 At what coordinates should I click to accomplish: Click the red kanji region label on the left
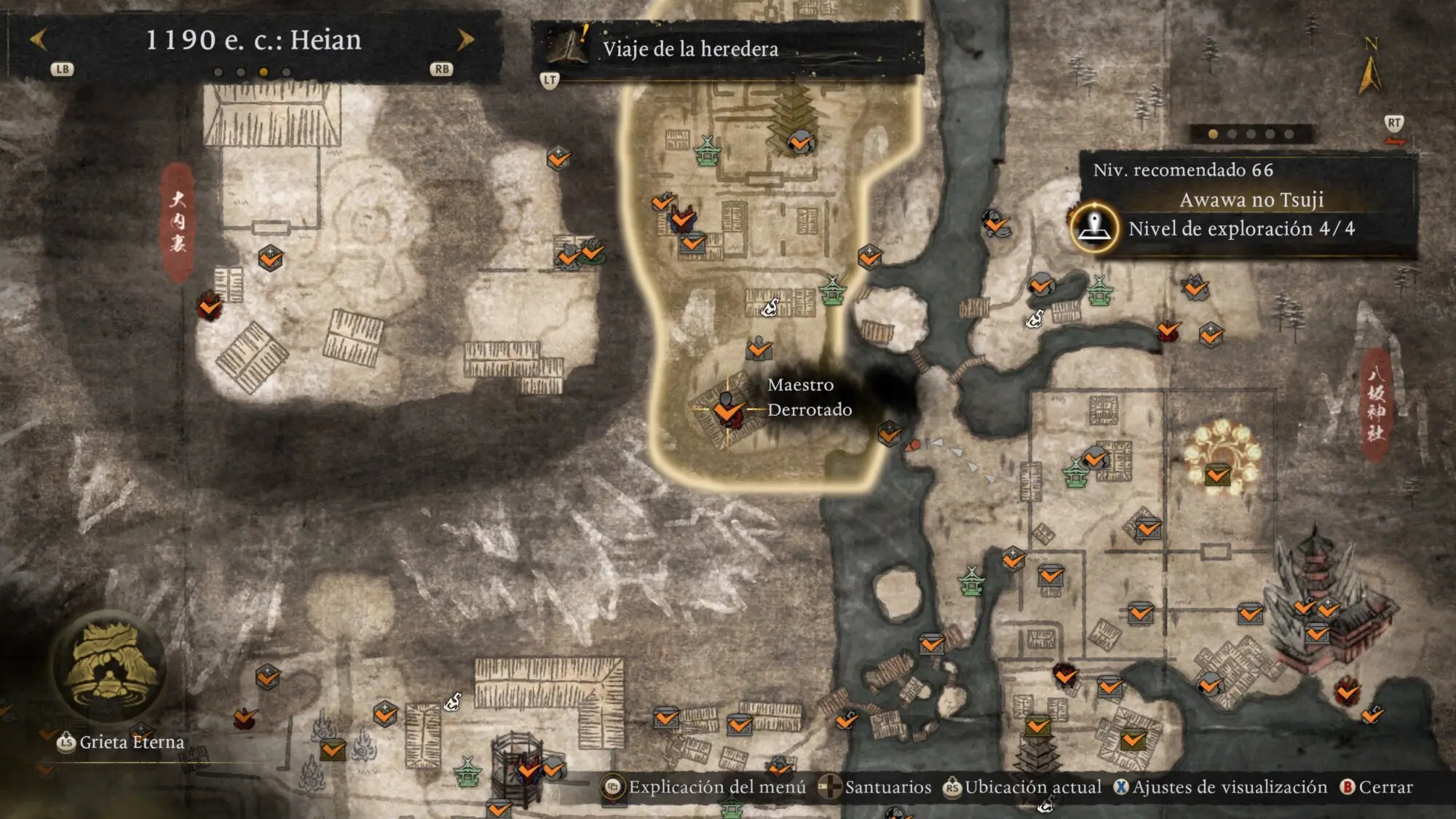pyautogui.click(x=178, y=221)
